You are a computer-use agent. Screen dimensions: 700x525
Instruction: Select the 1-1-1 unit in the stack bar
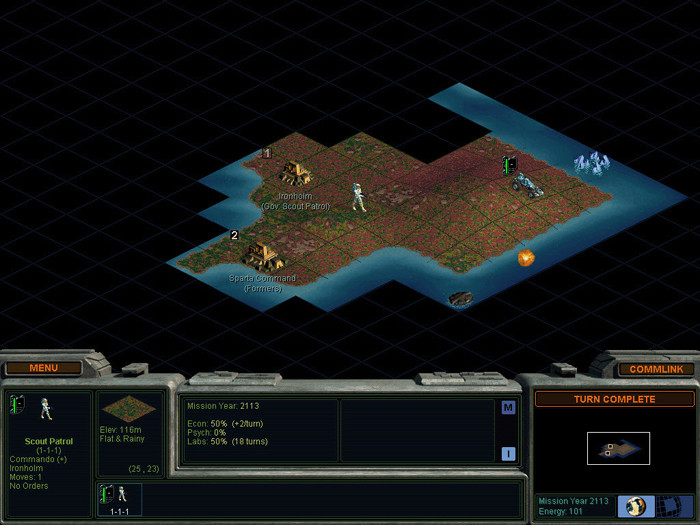120,497
